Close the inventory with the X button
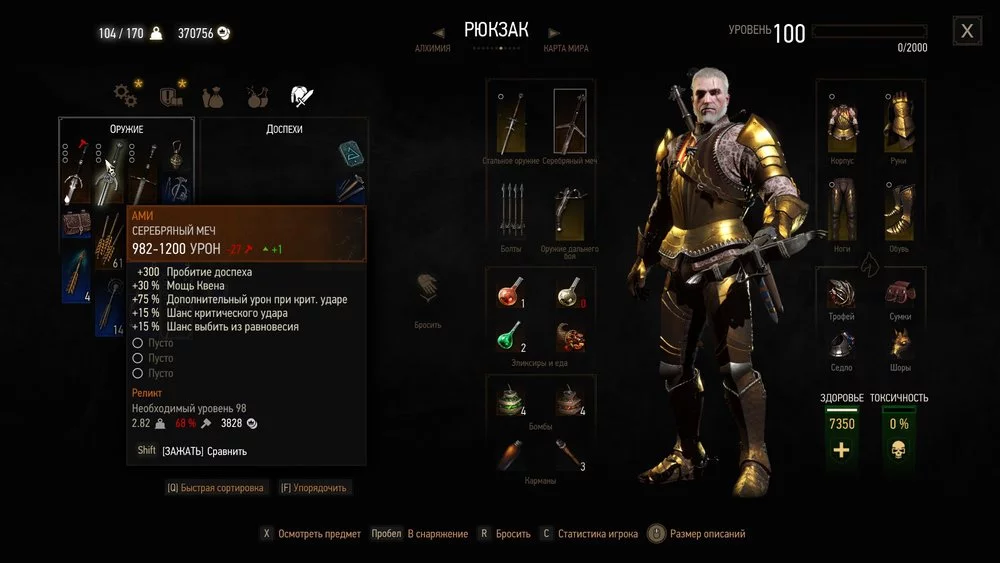1000x563 pixels. point(967,31)
